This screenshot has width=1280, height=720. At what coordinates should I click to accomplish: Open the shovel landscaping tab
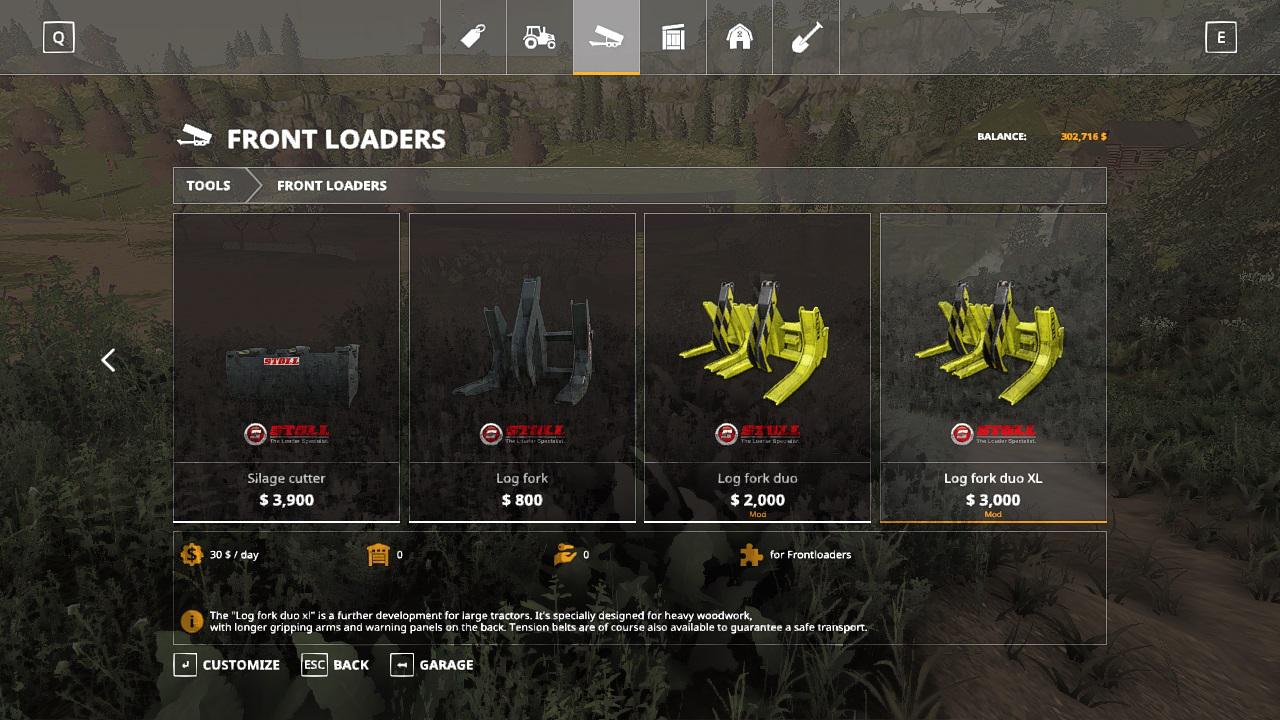806,37
